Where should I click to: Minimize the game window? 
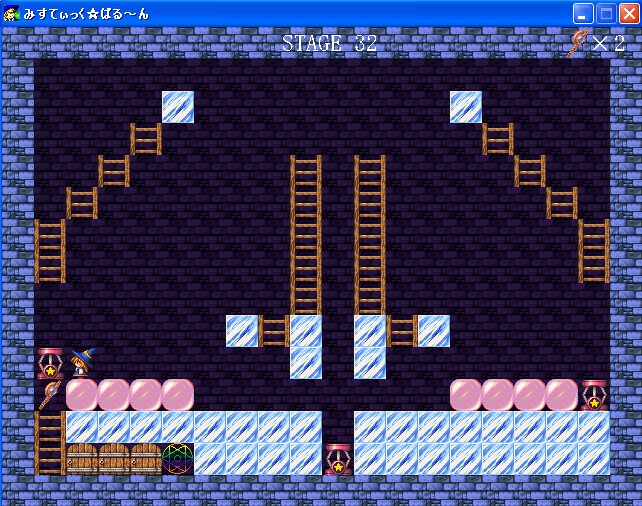coord(583,13)
